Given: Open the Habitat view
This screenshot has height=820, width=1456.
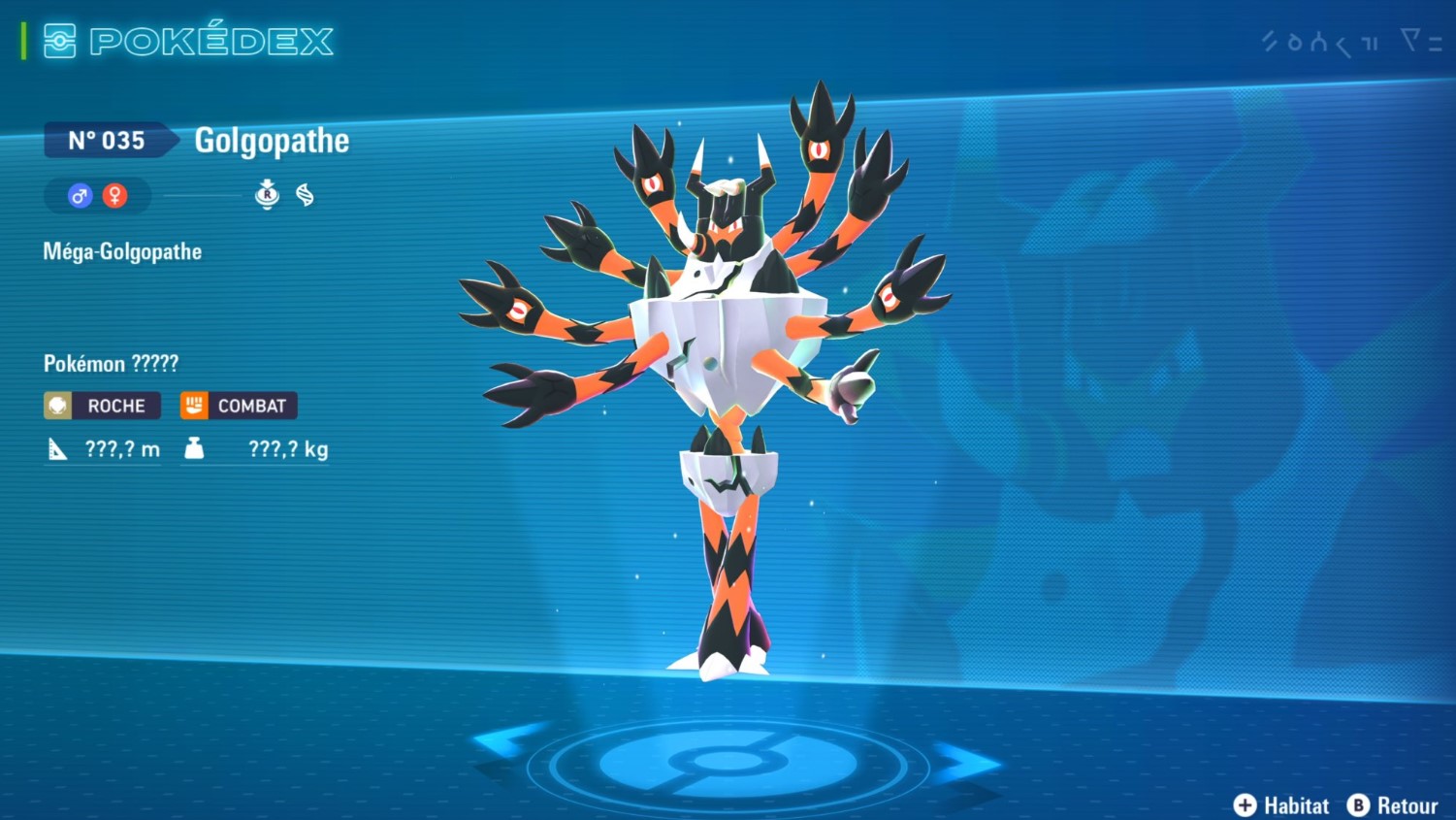Looking at the screenshot, I should click(x=1281, y=805).
